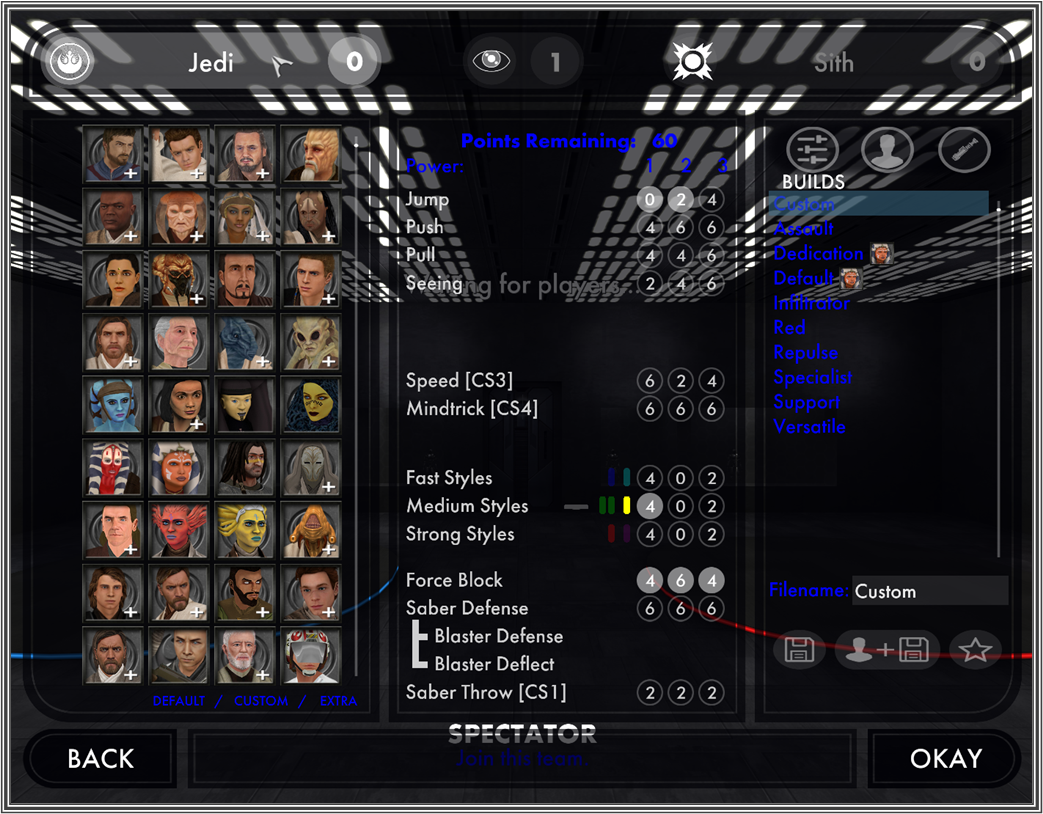This screenshot has height=814, width=1043.
Task: Show the CUSTOM character models
Action: click(261, 701)
